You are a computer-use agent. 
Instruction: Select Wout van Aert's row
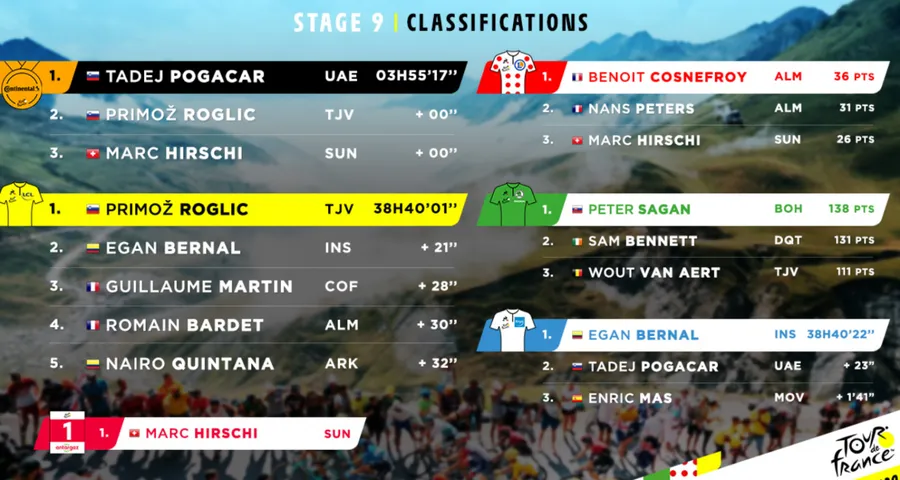tap(700, 273)
